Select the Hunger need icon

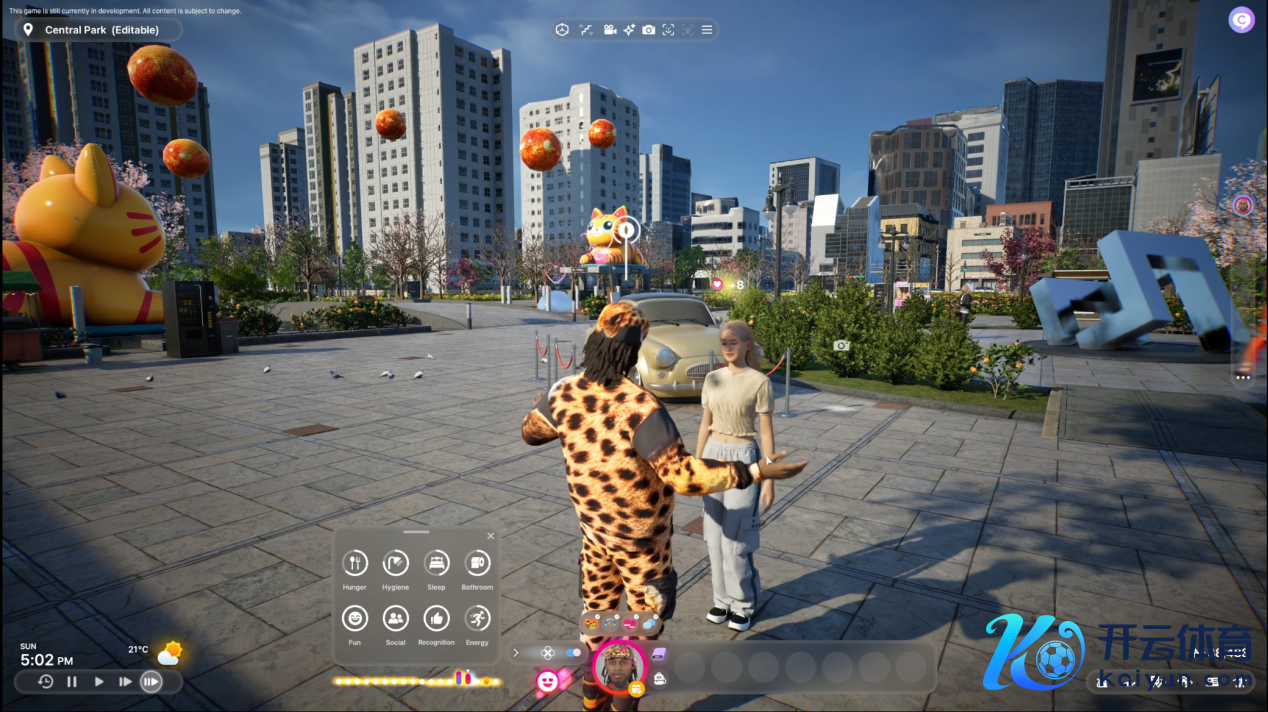pyautogui.click(x=355, y=563)
